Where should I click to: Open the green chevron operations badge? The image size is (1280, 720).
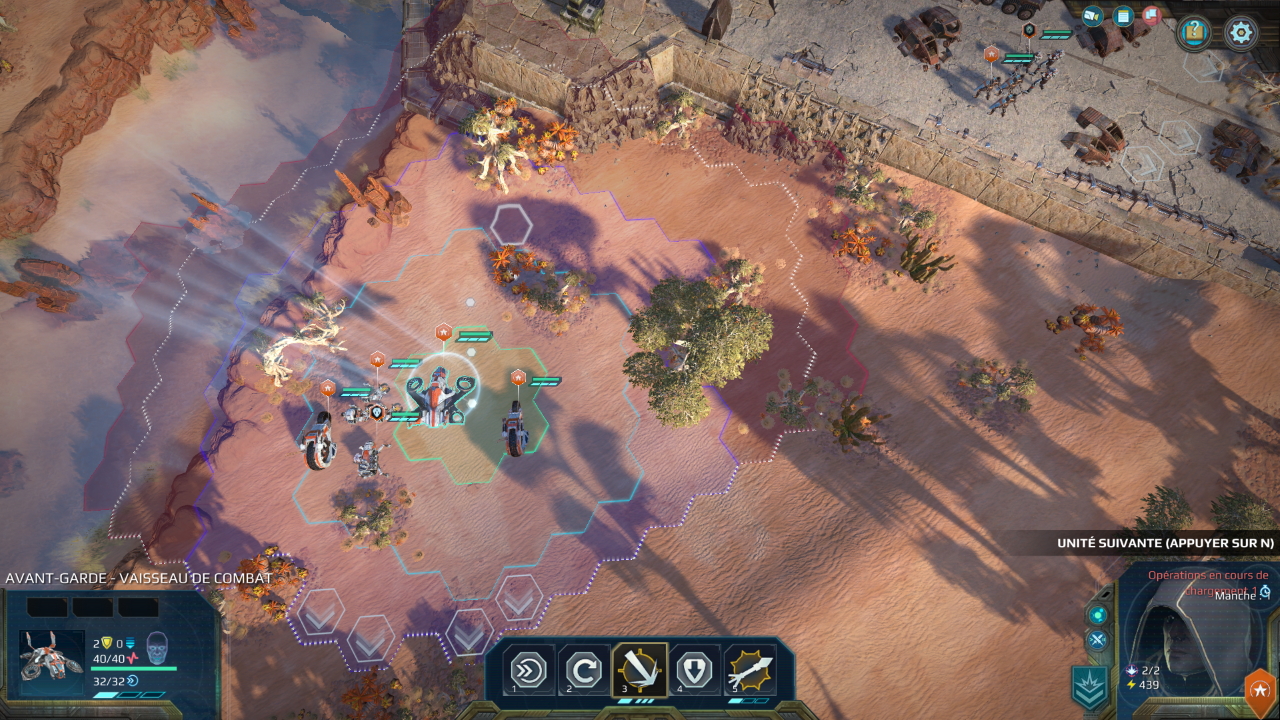click(x=1089, y=687)
